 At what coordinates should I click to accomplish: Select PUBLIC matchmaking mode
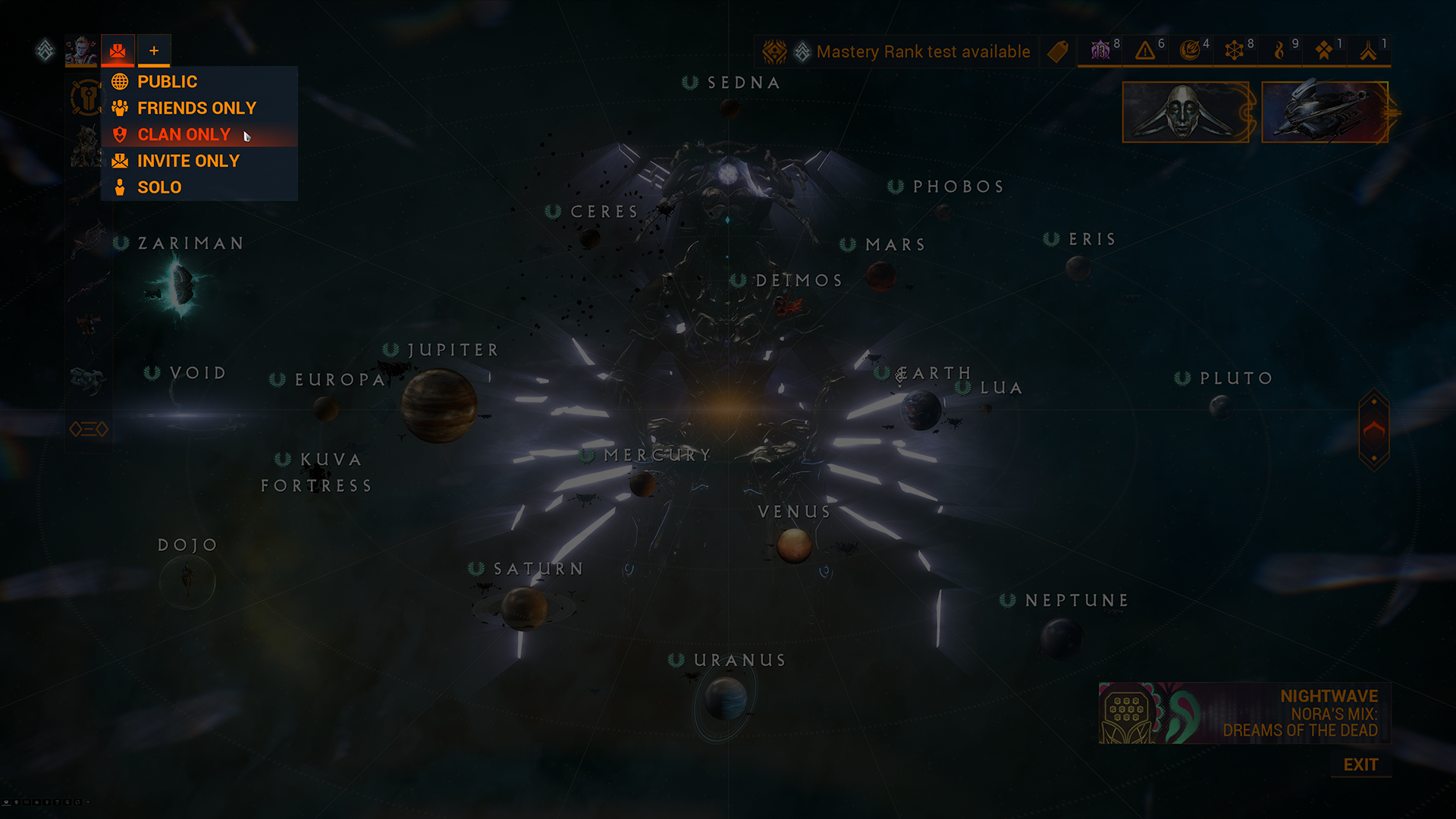click(167, 82)
